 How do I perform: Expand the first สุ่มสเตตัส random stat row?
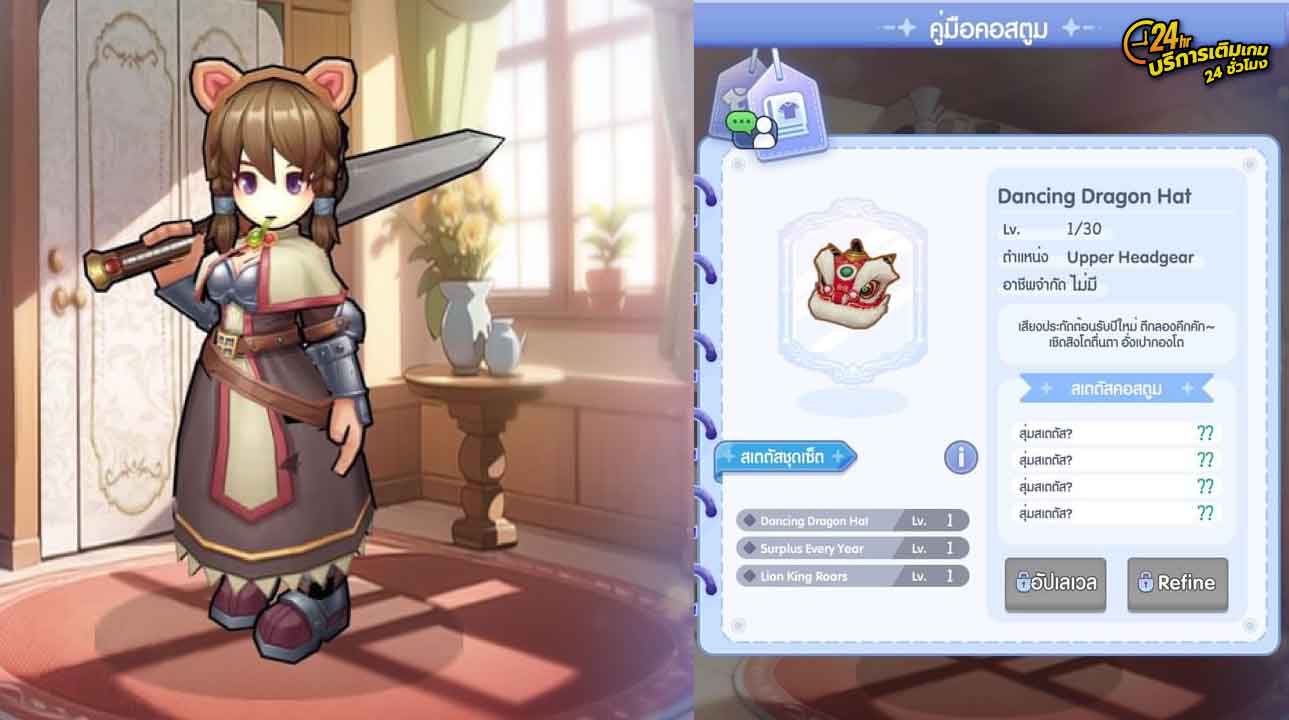(1113, 433)
